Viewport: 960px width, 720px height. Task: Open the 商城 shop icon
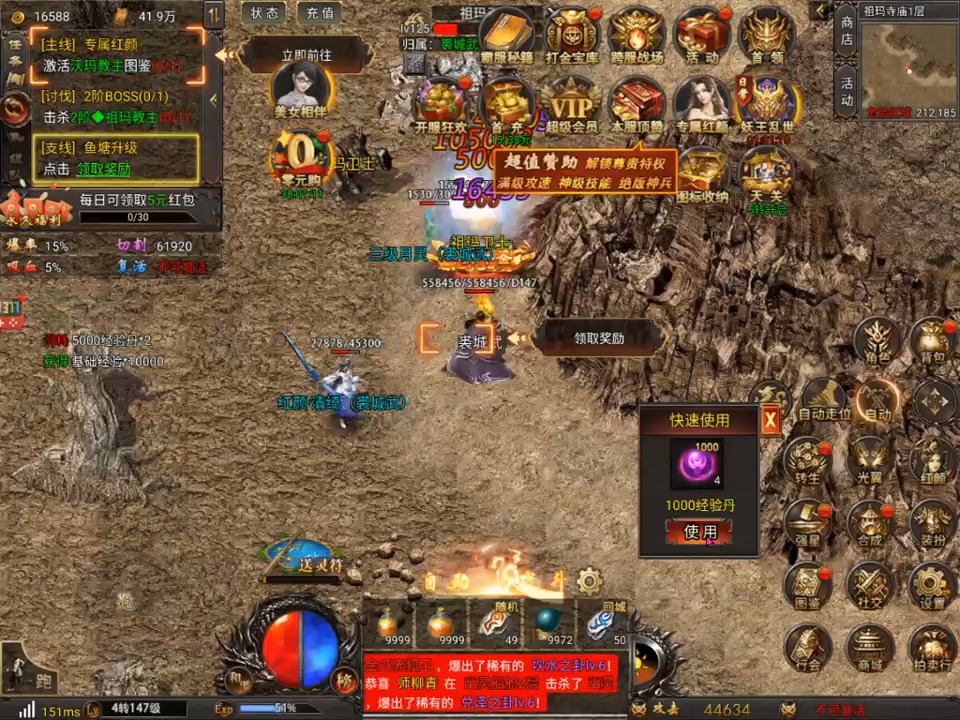click(x=869, y=647)
